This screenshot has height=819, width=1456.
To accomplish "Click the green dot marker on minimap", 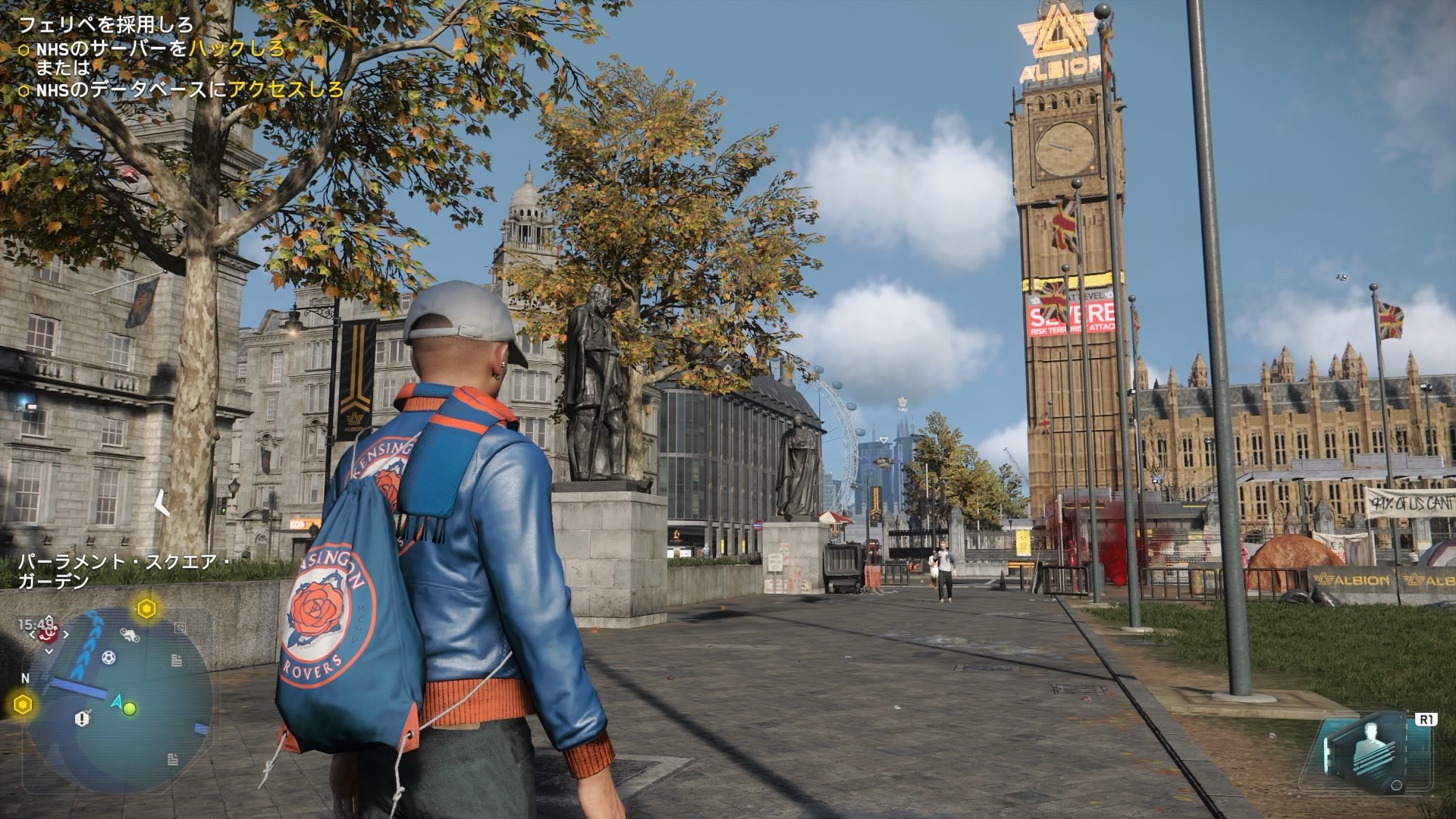I will coord(130,709).
